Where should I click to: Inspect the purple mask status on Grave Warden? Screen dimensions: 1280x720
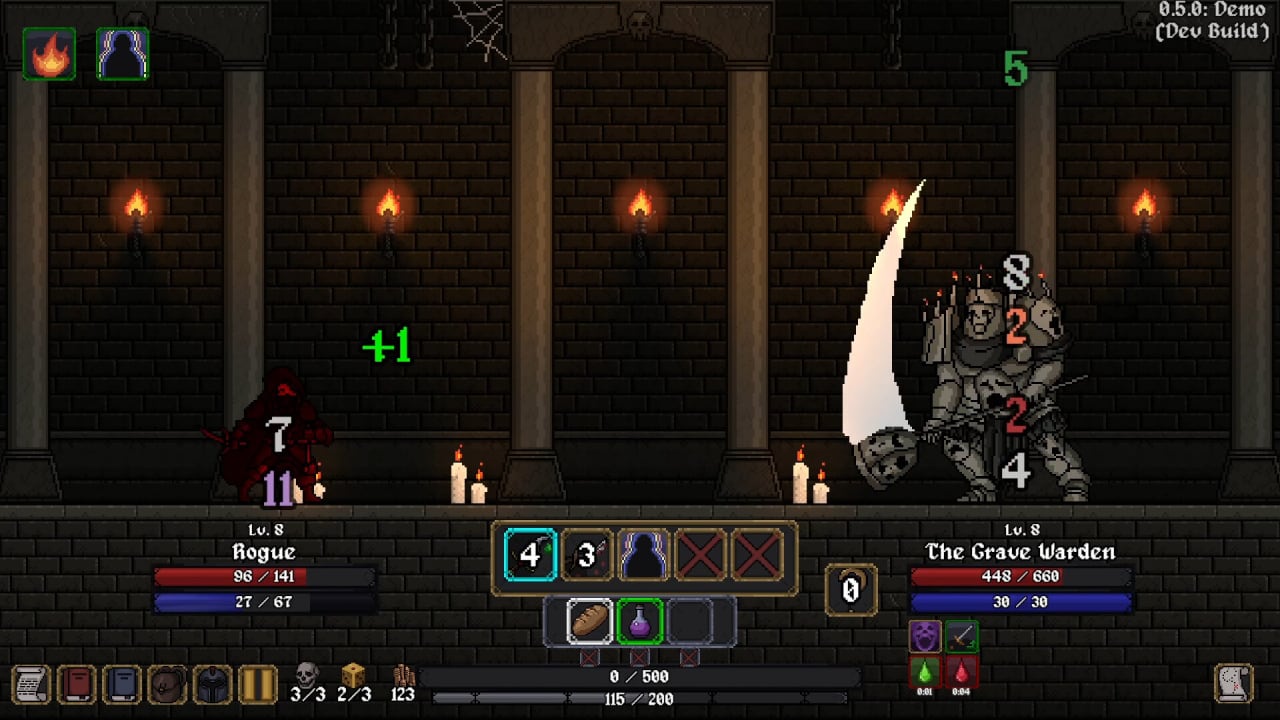925,636
